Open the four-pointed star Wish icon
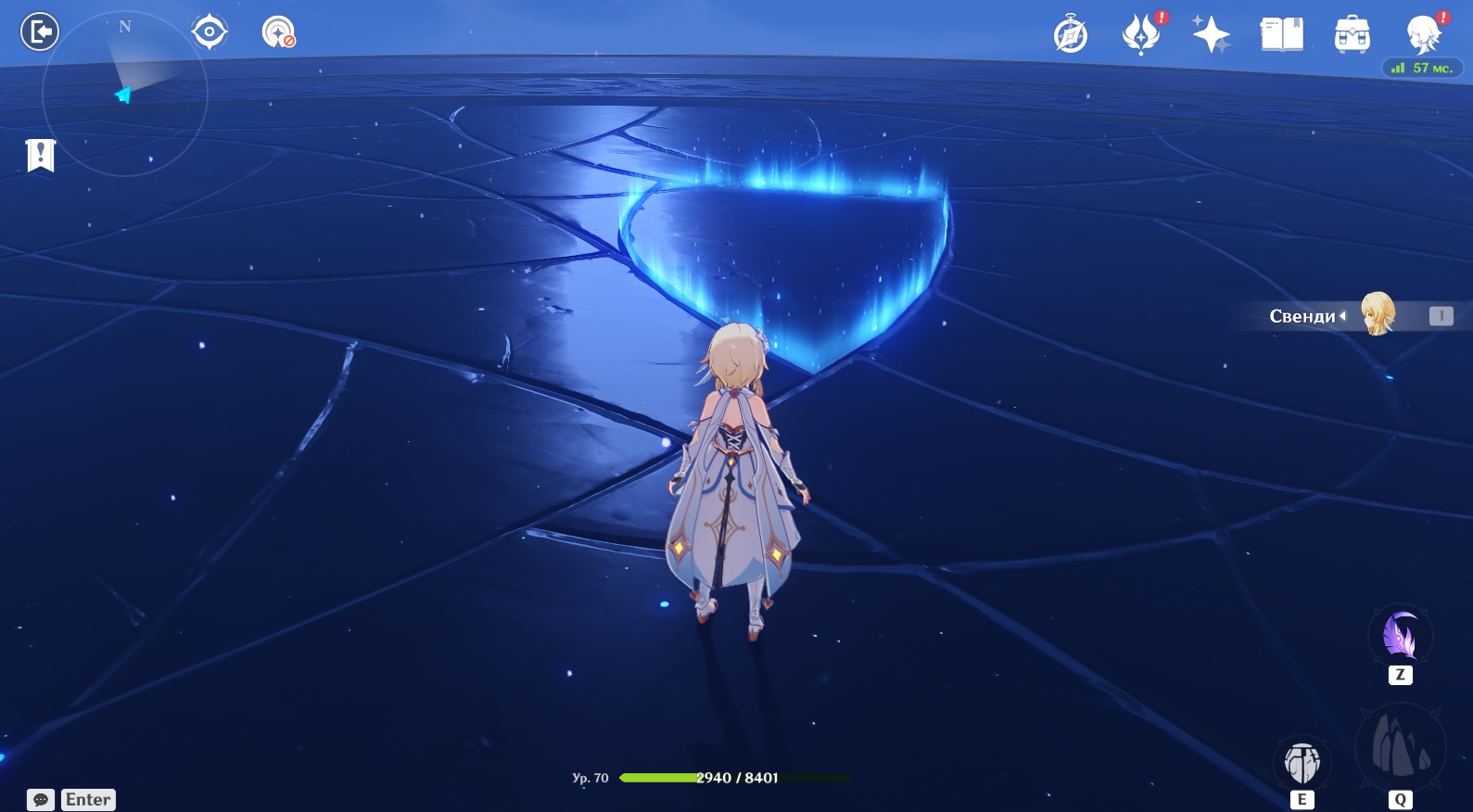 1211,35
